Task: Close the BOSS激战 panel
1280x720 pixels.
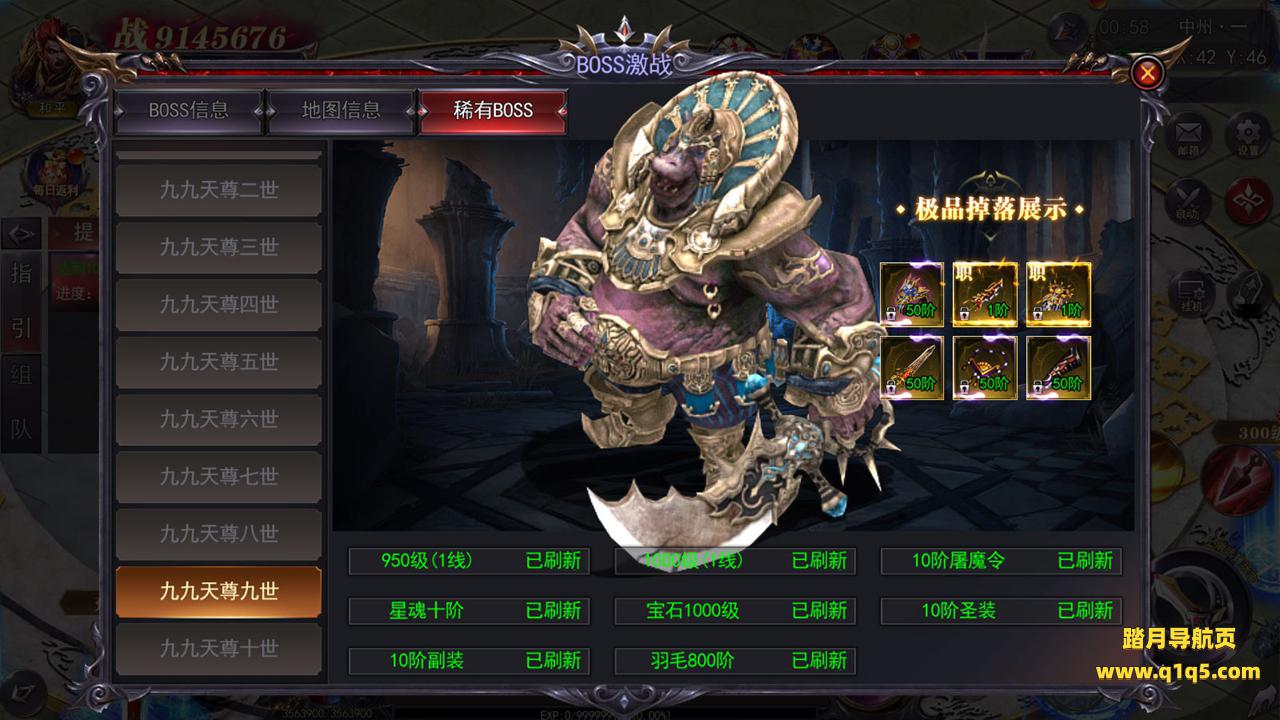Action: tap(1149, 72)
